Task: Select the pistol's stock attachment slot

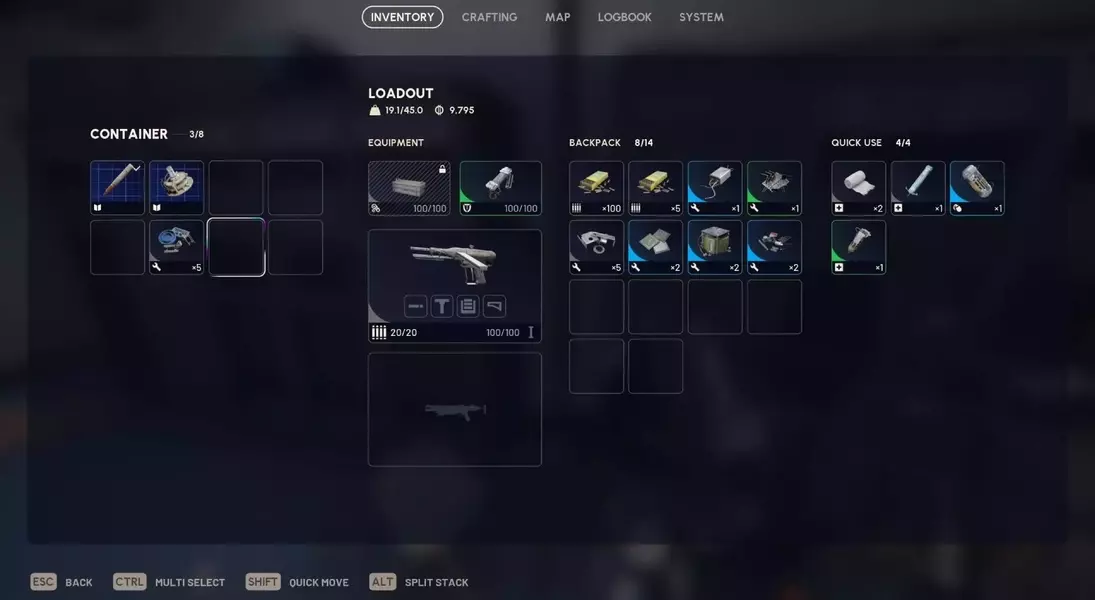Action: click(494, 306)
